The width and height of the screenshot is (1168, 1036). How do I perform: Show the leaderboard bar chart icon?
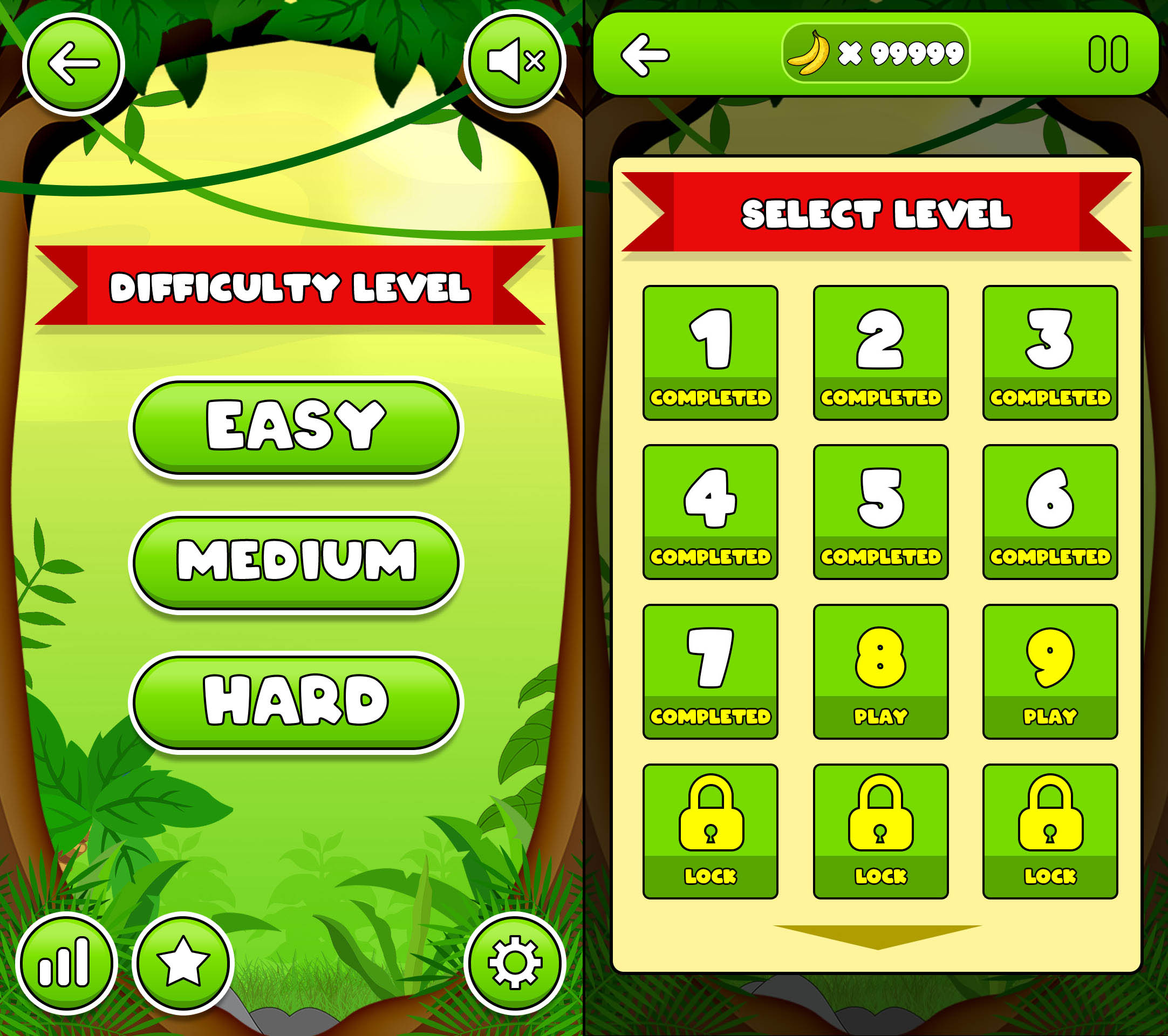pos(66,962)
